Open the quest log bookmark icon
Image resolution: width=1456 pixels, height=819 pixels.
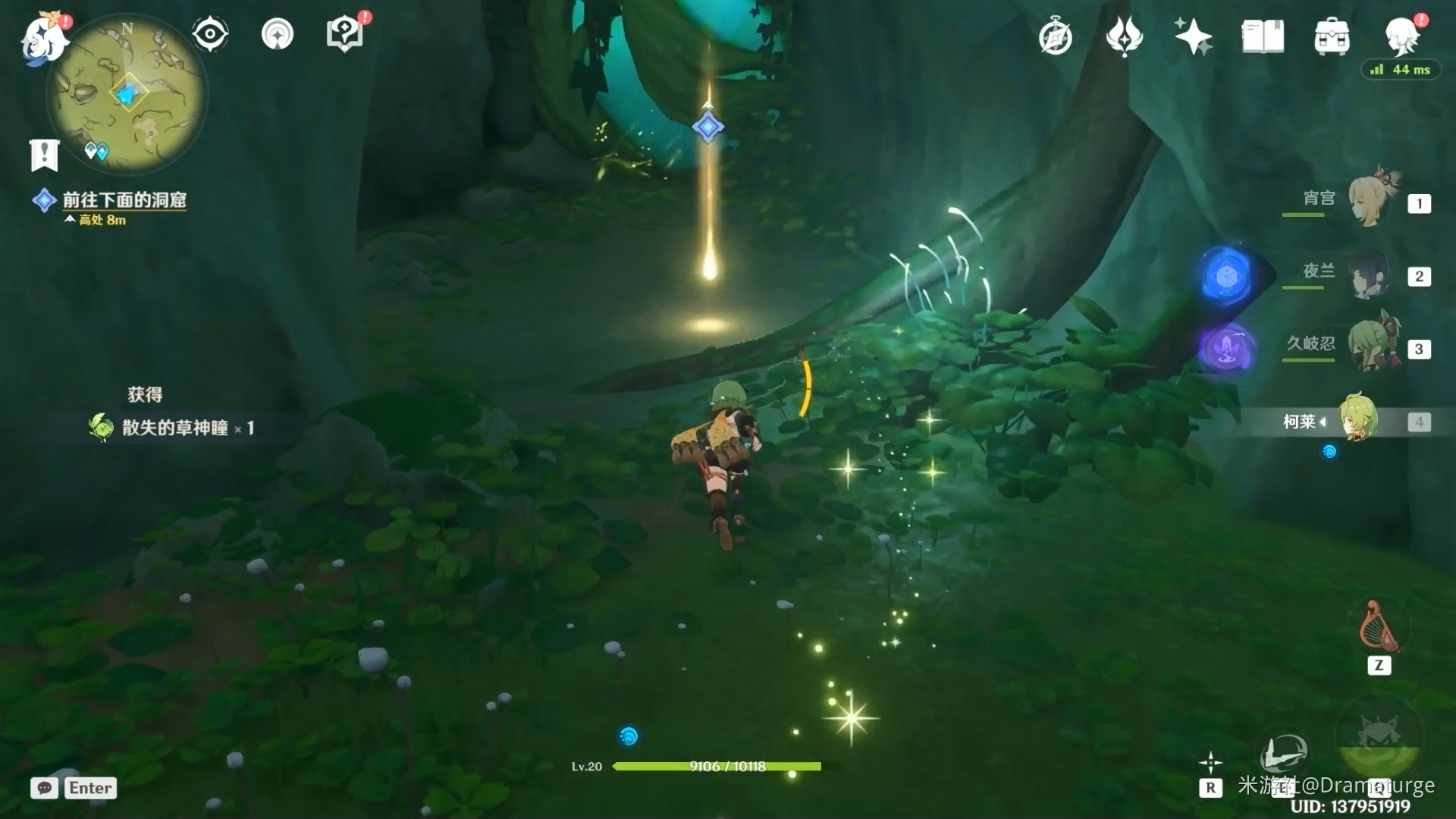click(44, 155)
